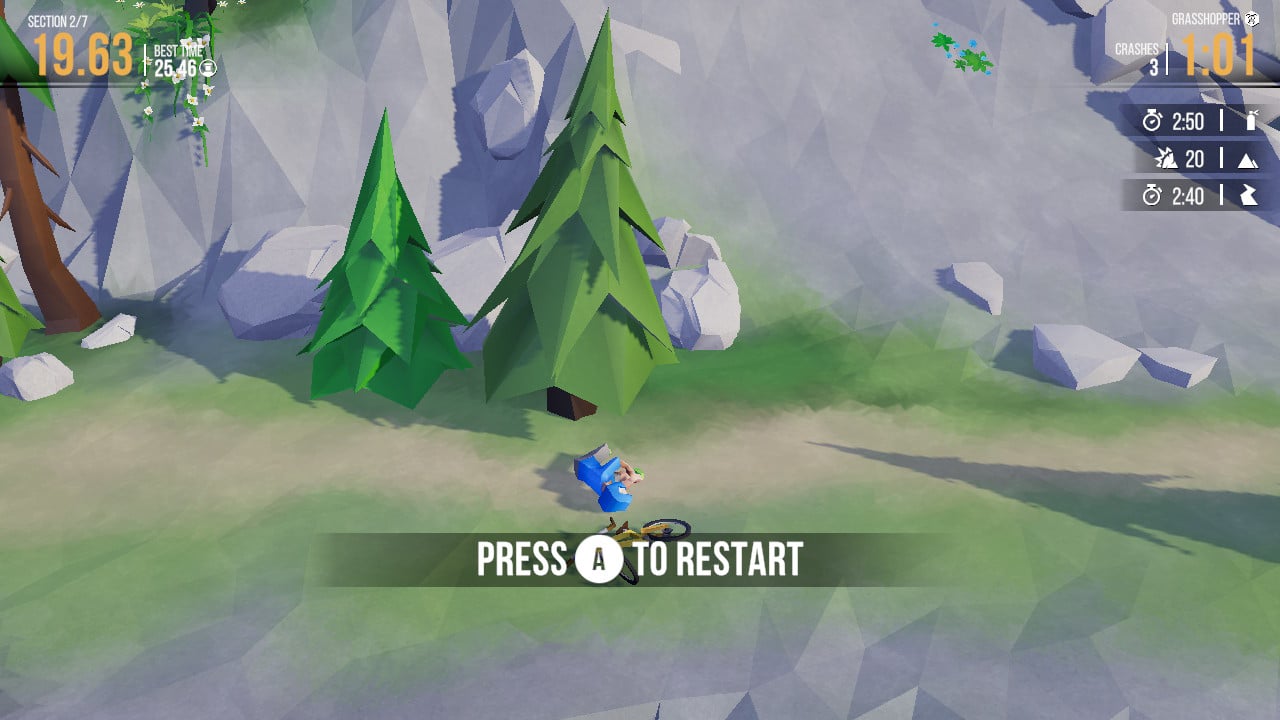The width and height of the screenshot is (1280, 720).
Task: Click the stopwatch icon beside 2:50
Action: 1152,122
